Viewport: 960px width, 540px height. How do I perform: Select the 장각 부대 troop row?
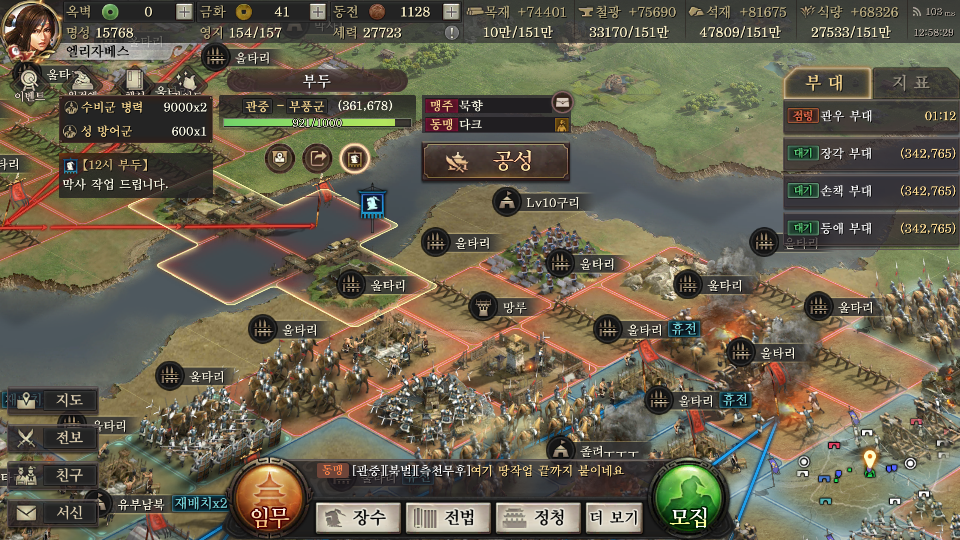(871, 154)
